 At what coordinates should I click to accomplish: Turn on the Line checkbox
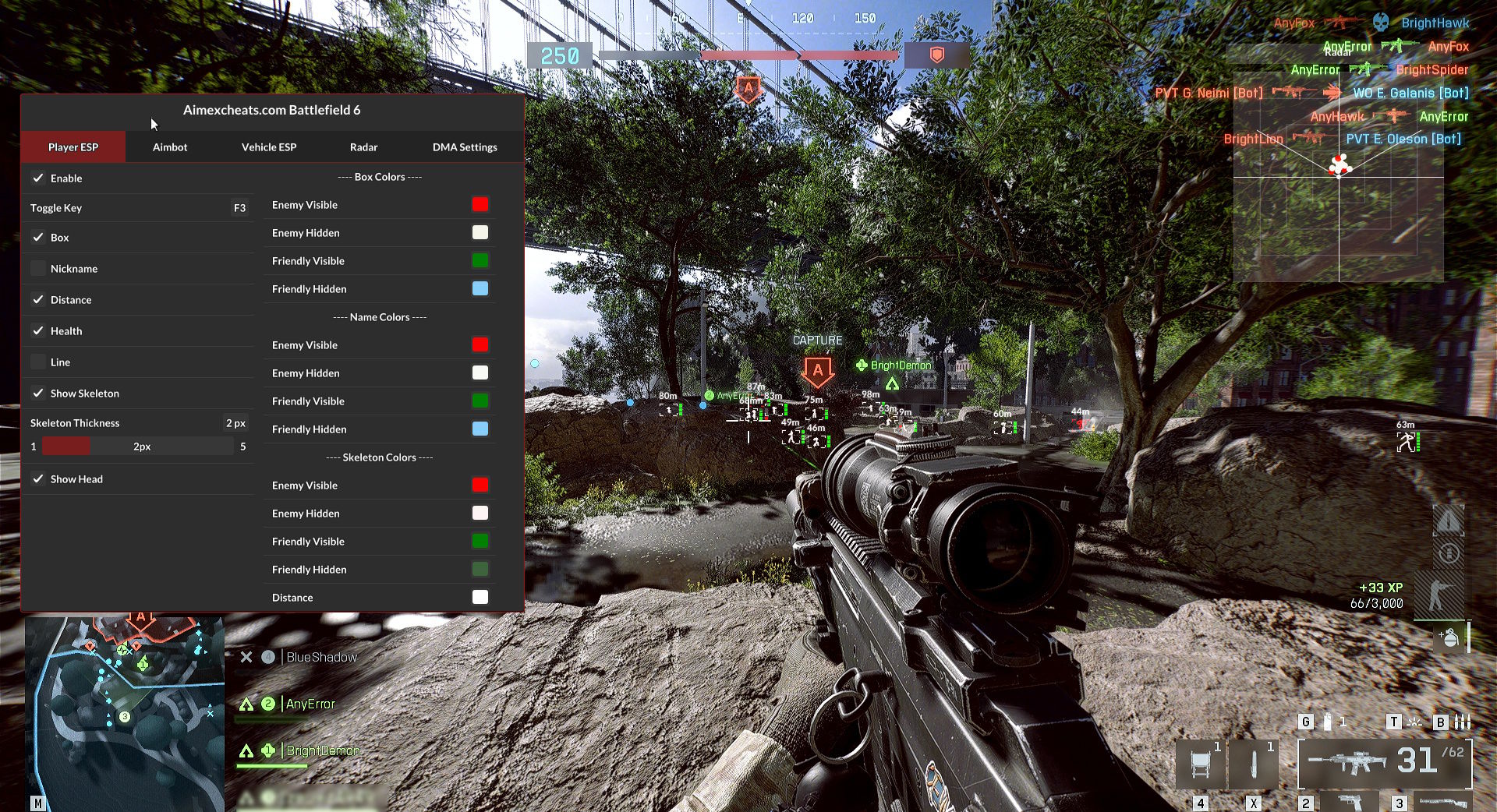click(38, 362)
